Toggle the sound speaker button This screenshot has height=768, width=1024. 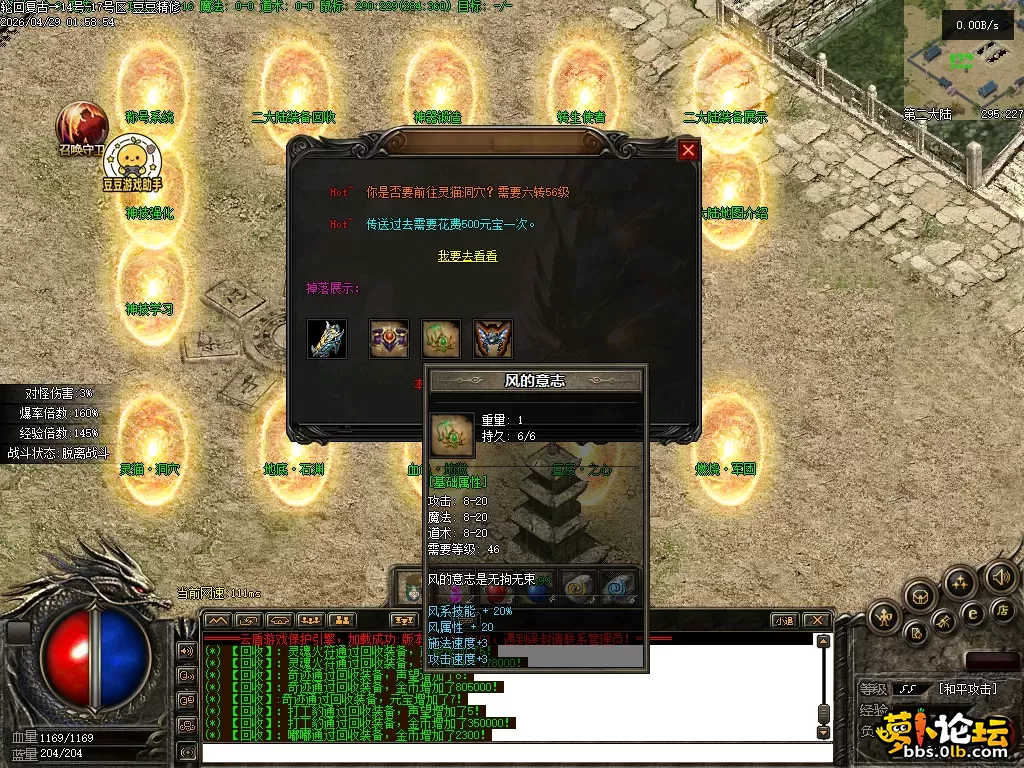click(x=1000, y=577)
